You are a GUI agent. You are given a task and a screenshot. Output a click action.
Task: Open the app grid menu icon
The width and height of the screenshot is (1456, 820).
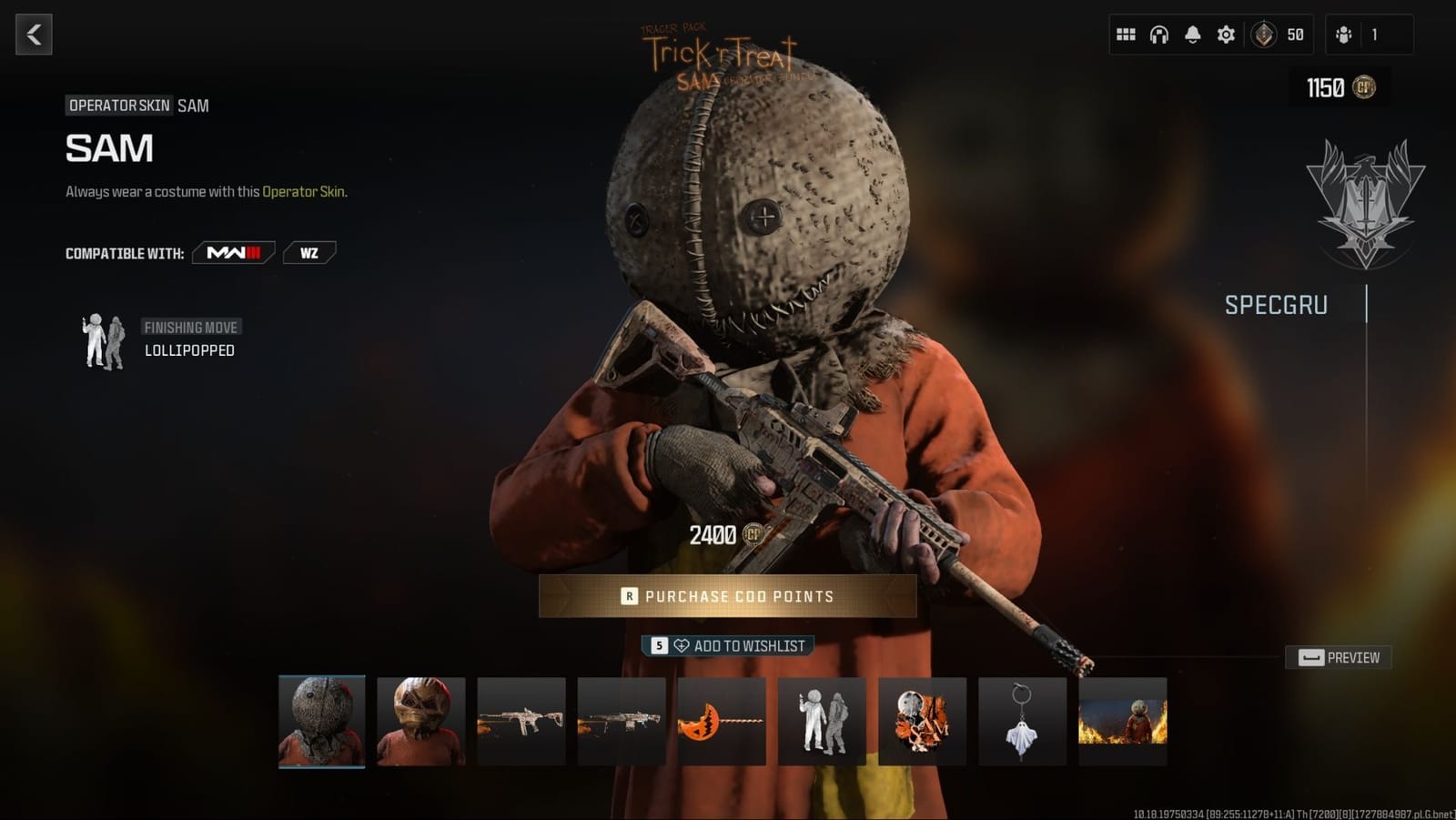[x=1126, y=34]
